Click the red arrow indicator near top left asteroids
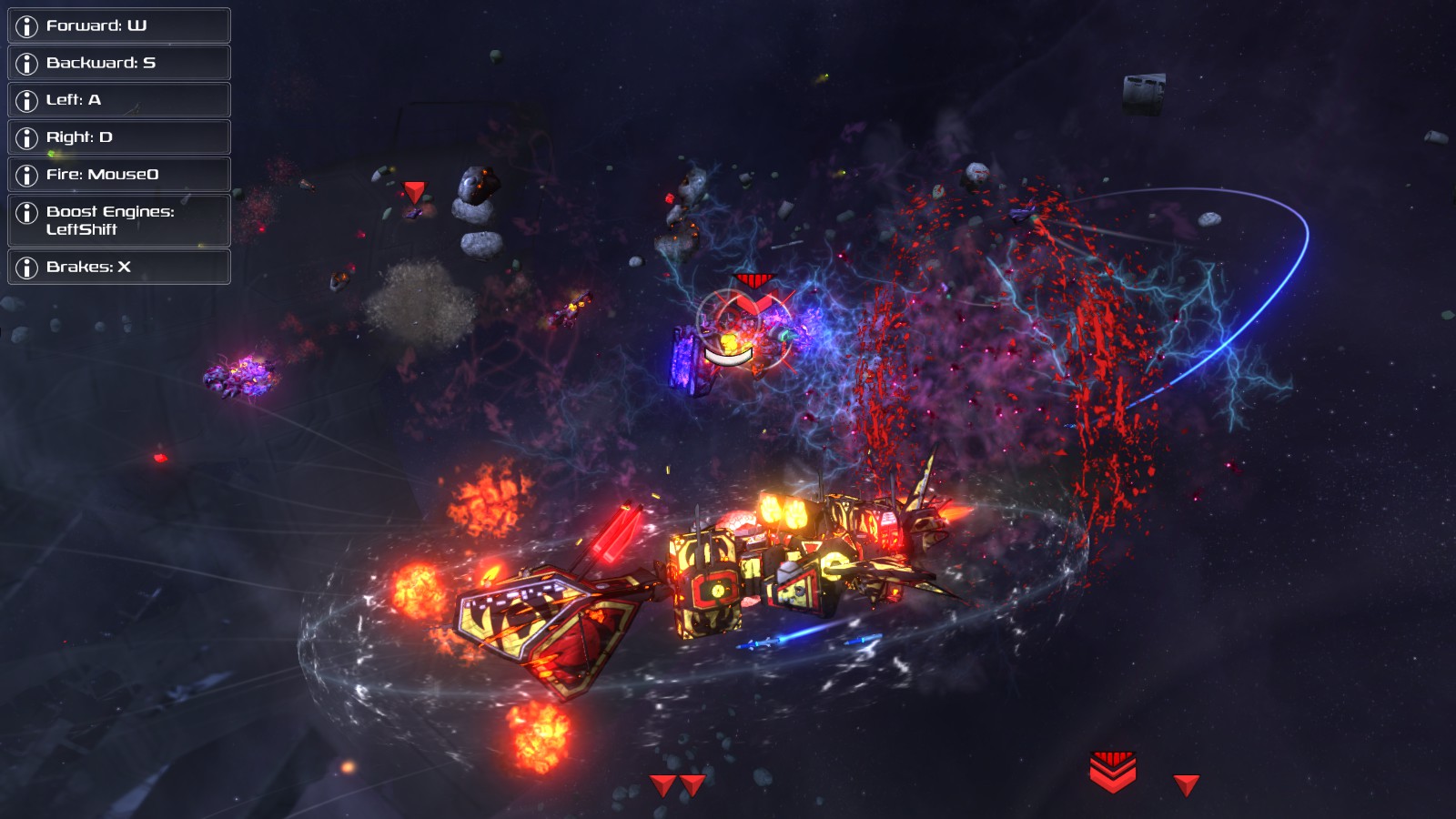The width and height of the screenshot is (1456, 819). click(x=415, y=191)
